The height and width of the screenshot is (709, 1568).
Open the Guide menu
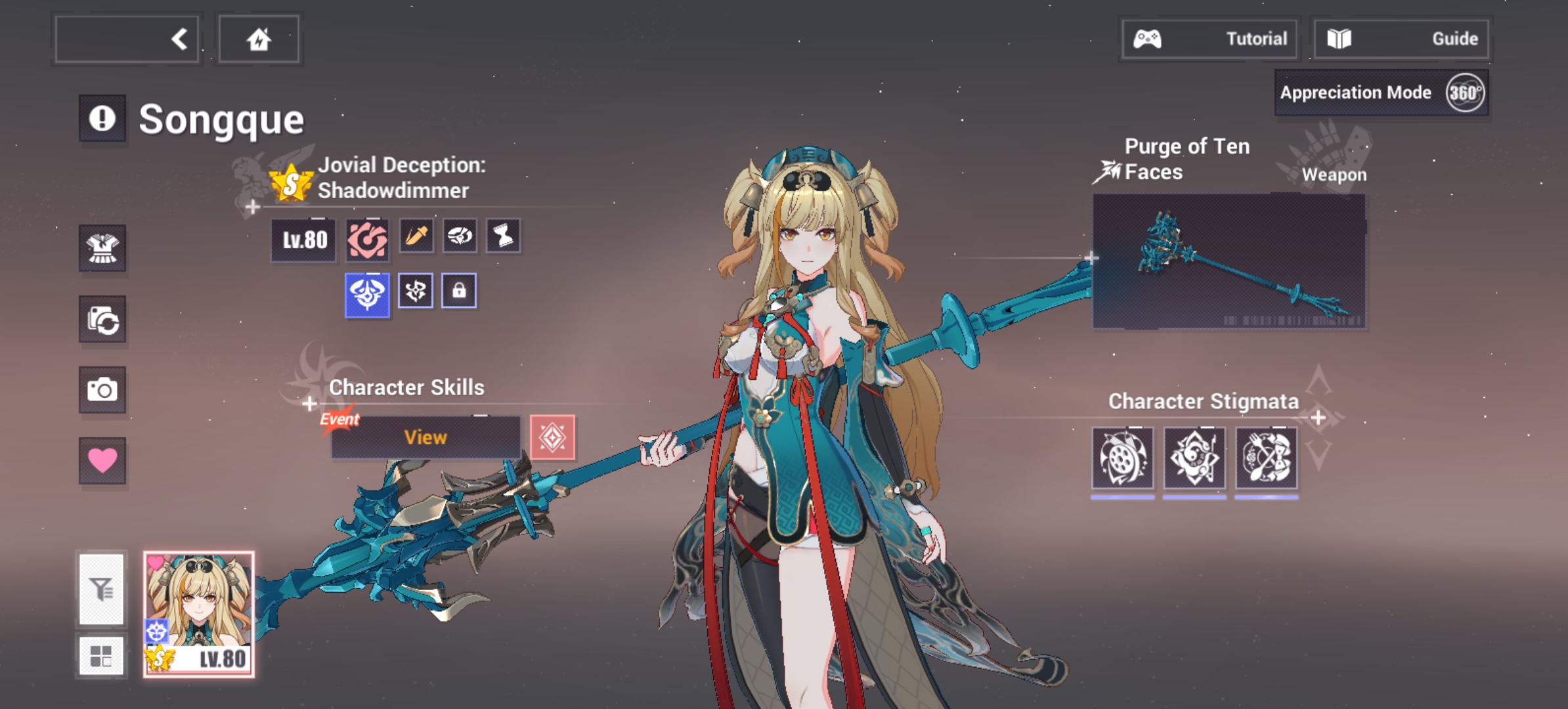tap(1403, 38)
